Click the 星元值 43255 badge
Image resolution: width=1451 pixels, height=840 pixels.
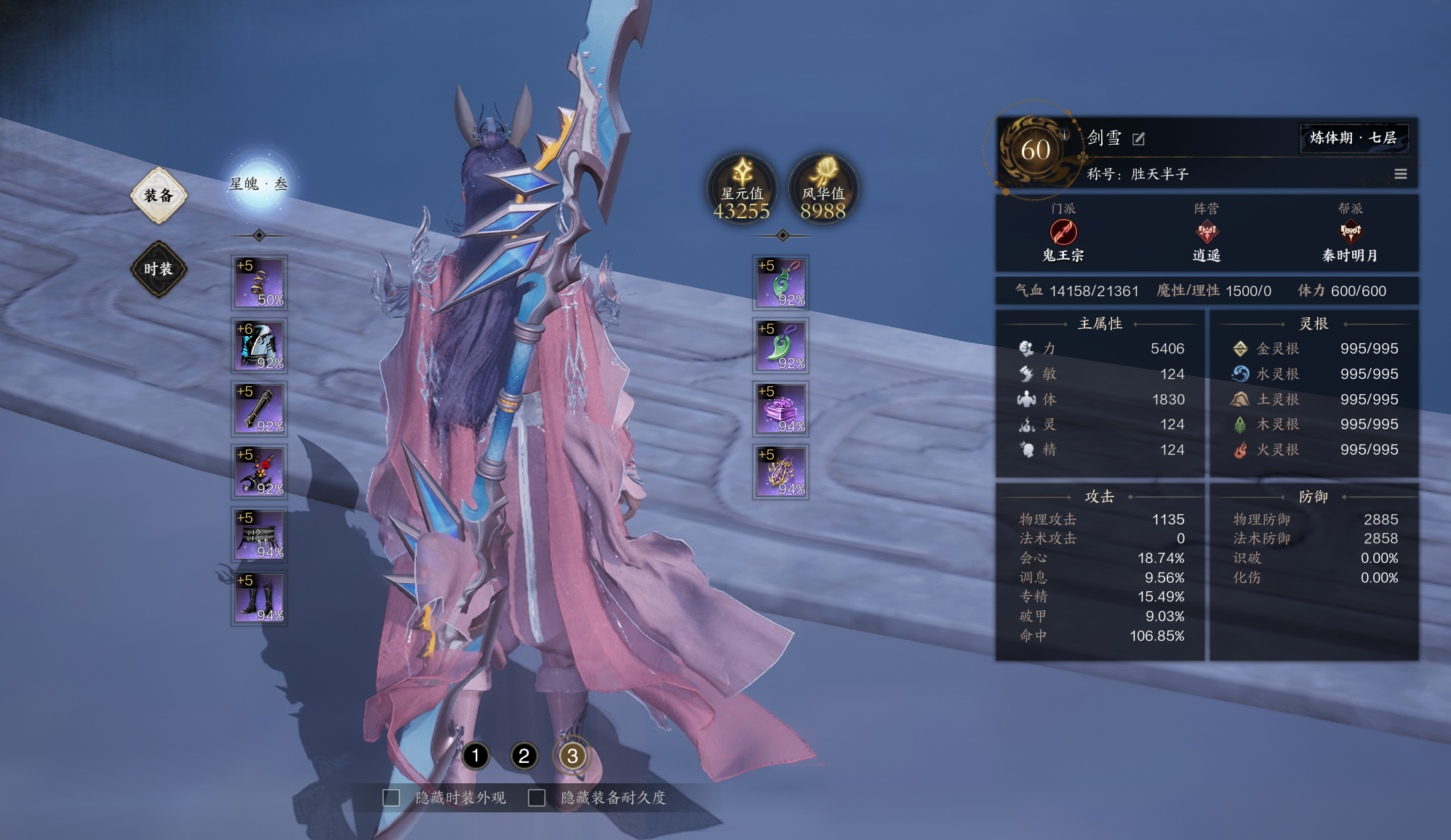[x=742, y=189]
